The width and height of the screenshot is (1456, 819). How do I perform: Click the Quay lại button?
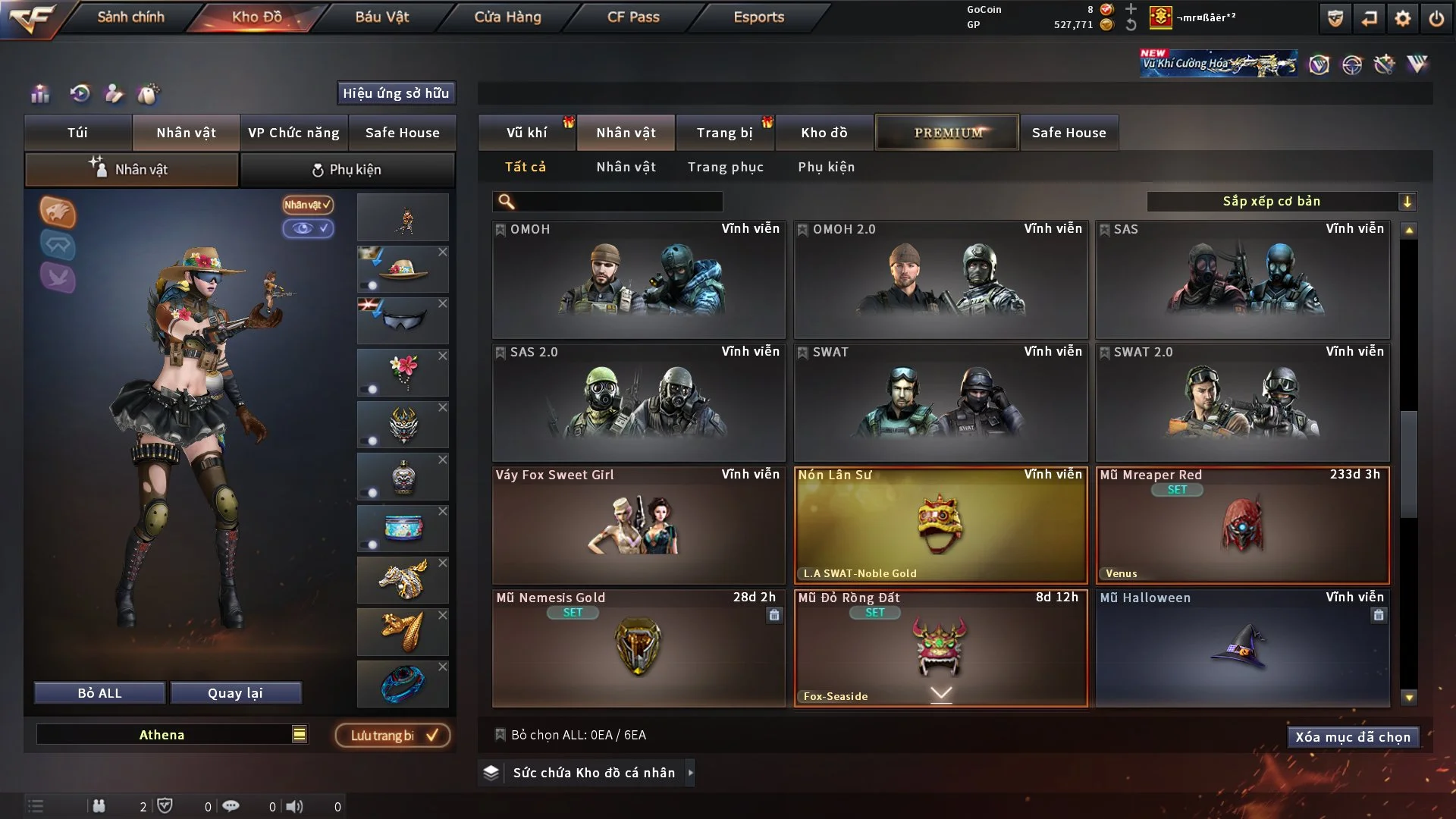235,693
